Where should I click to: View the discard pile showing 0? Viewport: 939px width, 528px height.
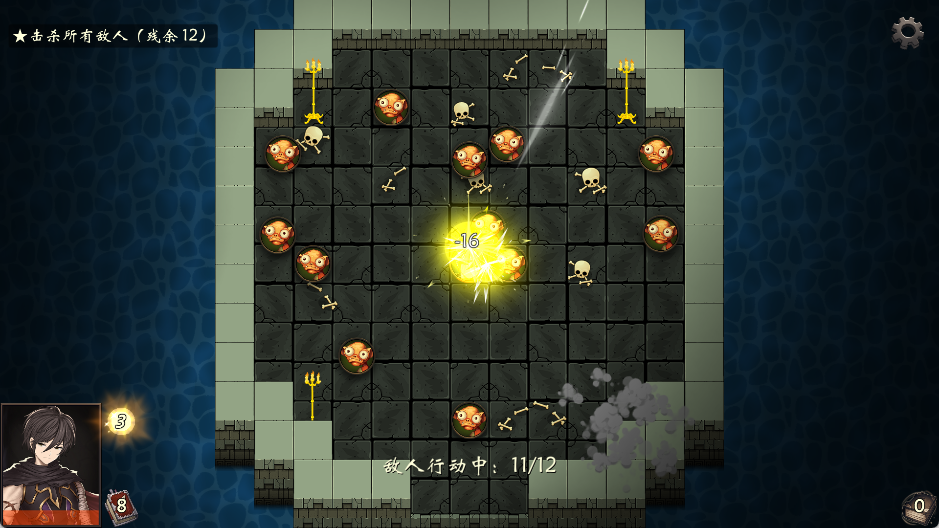(917, 506)
